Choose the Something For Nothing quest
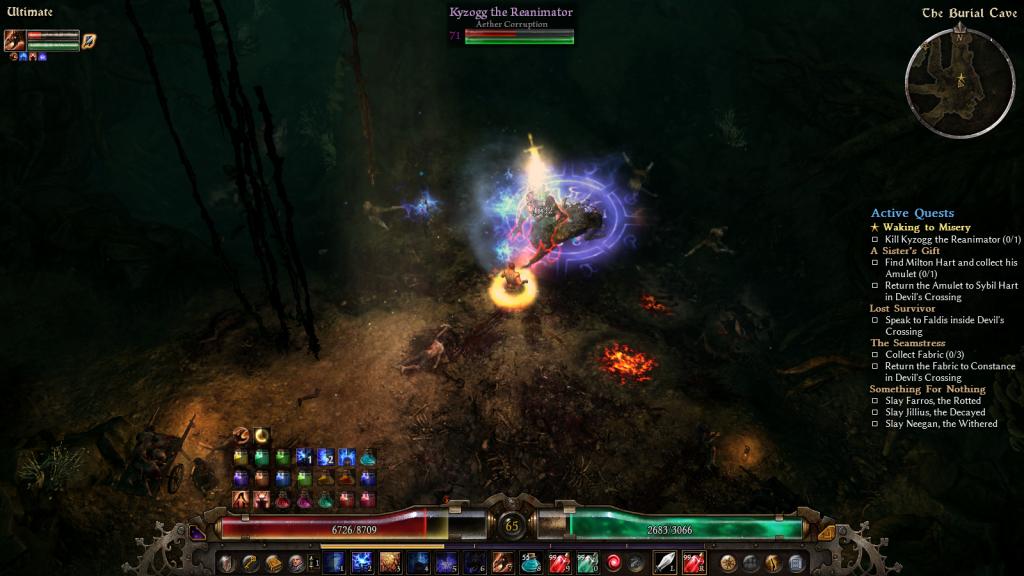This screenshot has width=1024, height=576. 927,389
